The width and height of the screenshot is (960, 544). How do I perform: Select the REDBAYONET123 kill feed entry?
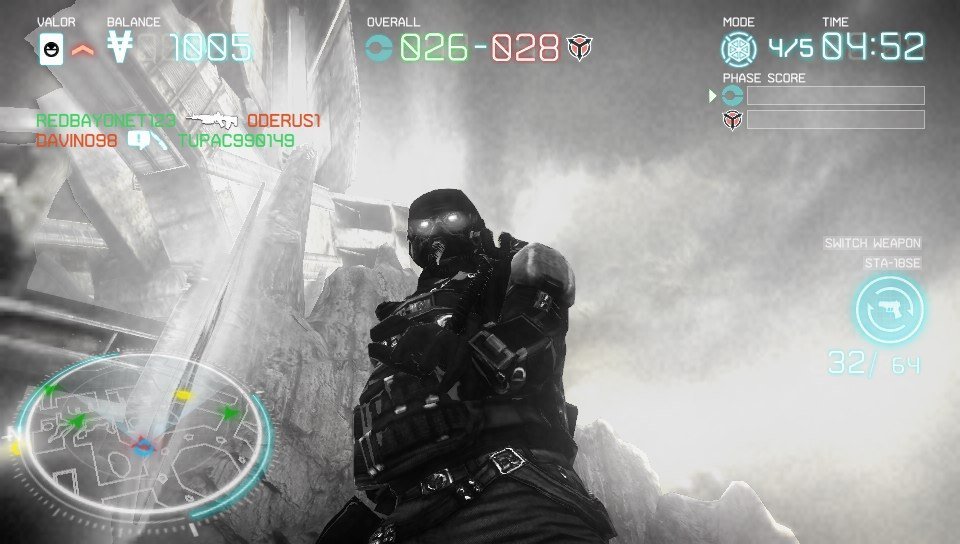tap(106, 121)
